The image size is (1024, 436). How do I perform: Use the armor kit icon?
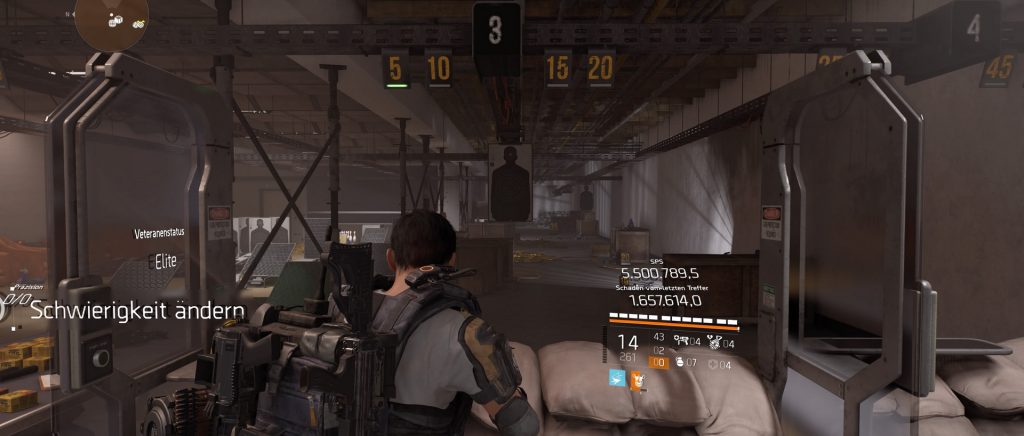pos(710,362)
